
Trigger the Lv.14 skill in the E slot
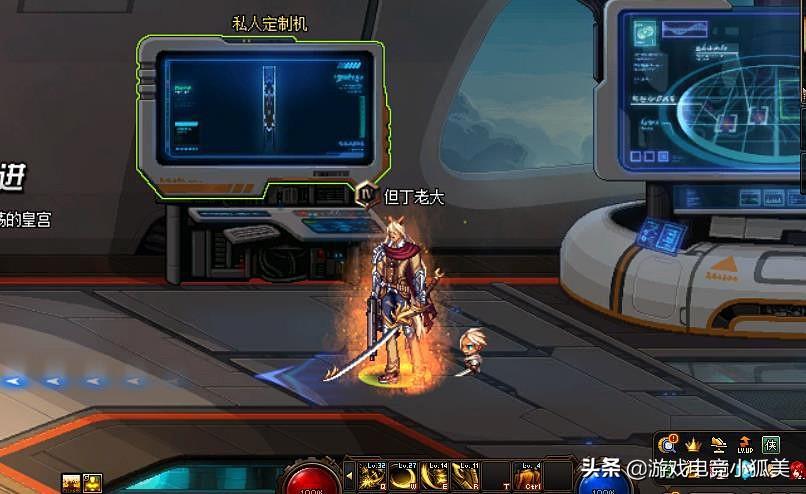pos(436,477)
